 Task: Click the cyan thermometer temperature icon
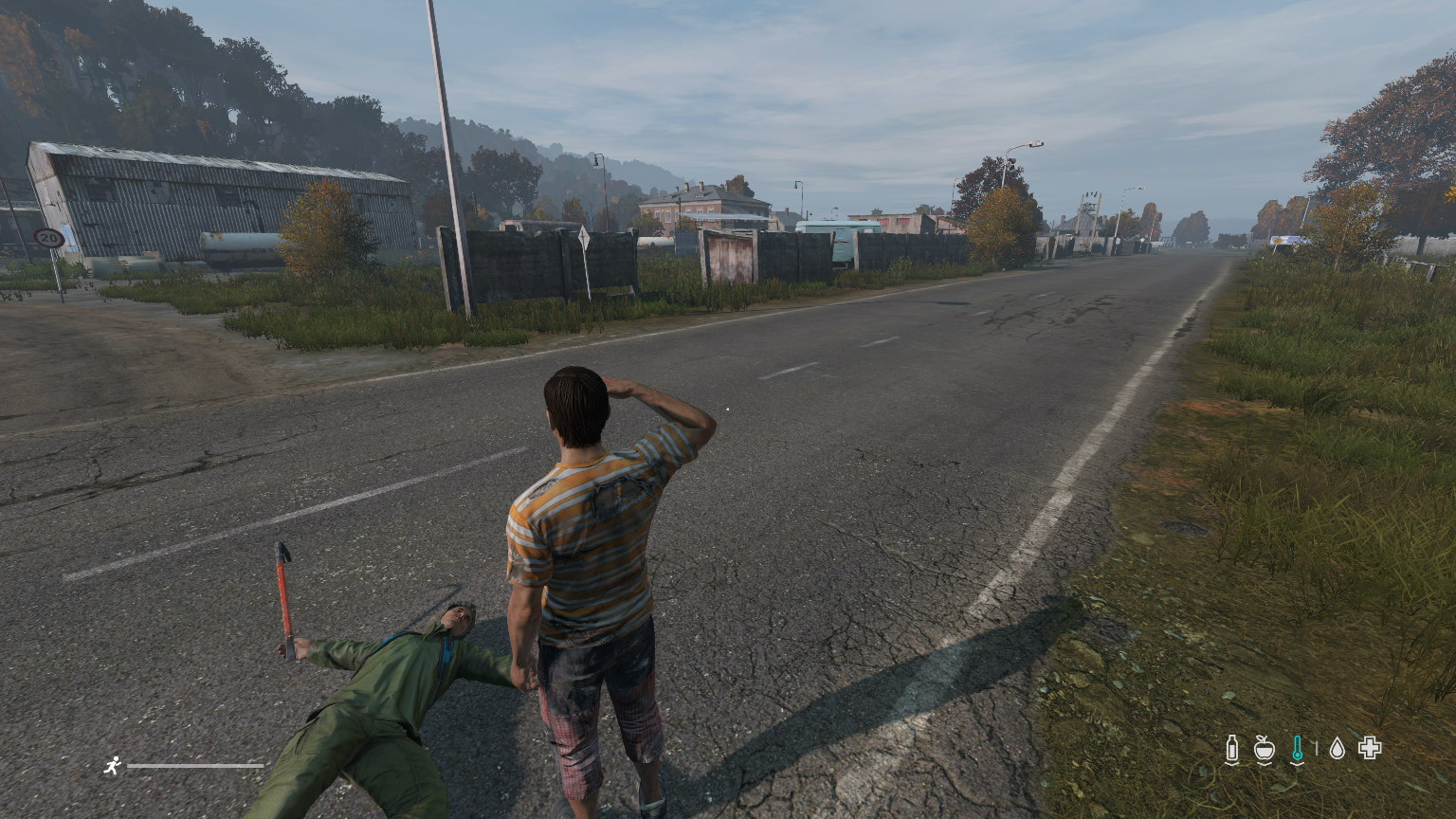coord(1297,749)
